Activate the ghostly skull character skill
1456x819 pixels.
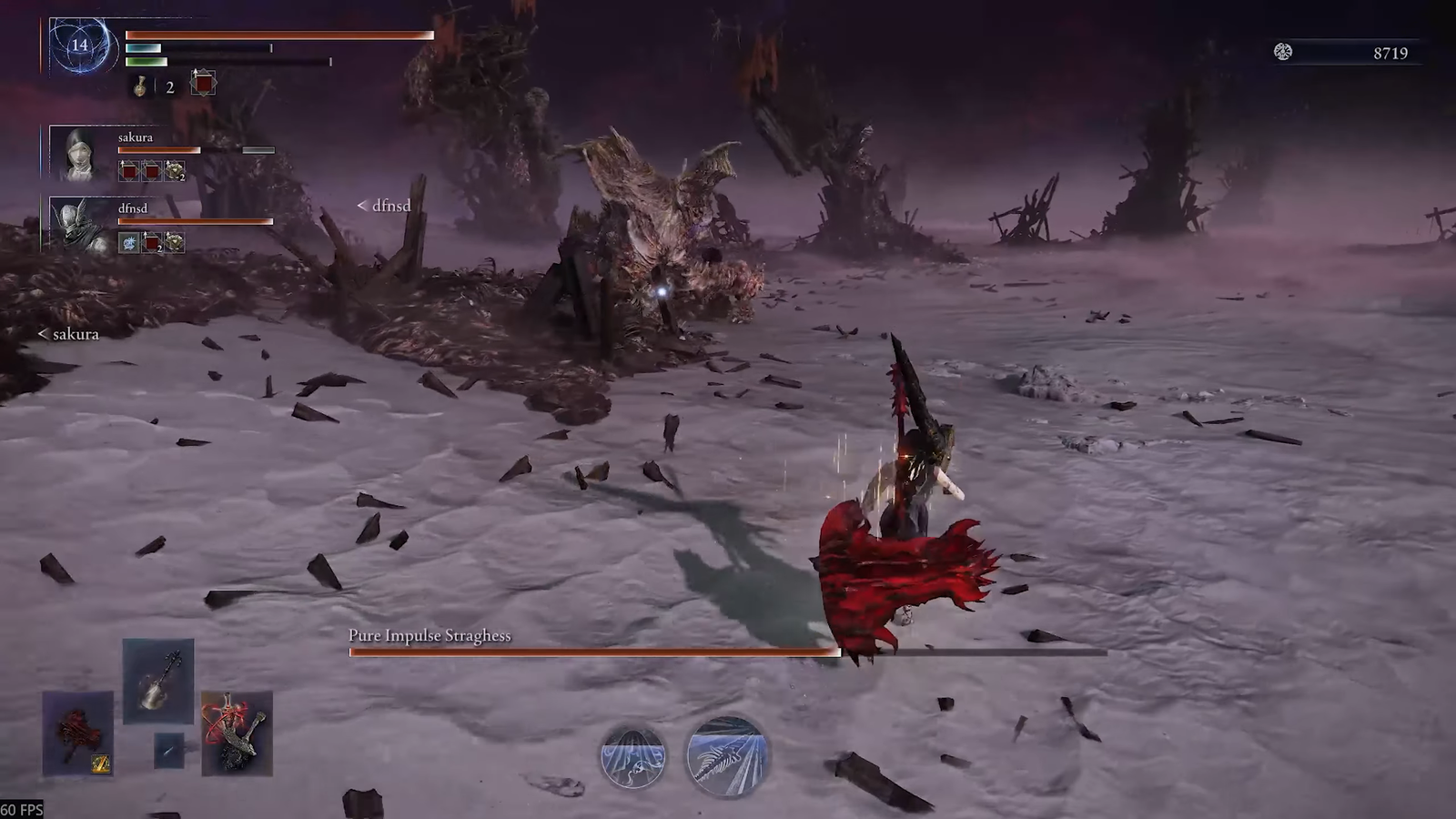[632, 756]
